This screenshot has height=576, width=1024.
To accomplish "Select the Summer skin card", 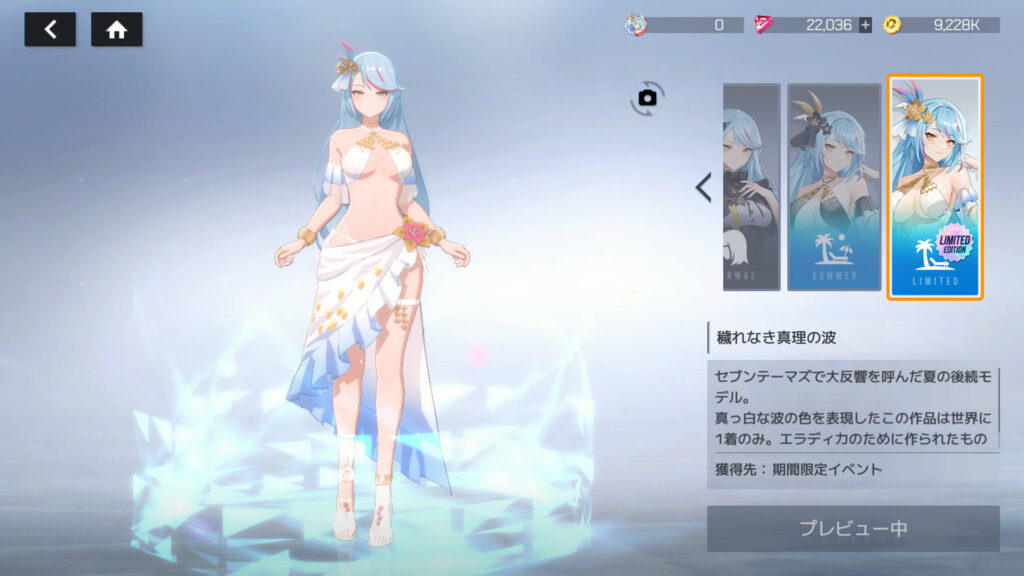I will [x=832, y=187].
